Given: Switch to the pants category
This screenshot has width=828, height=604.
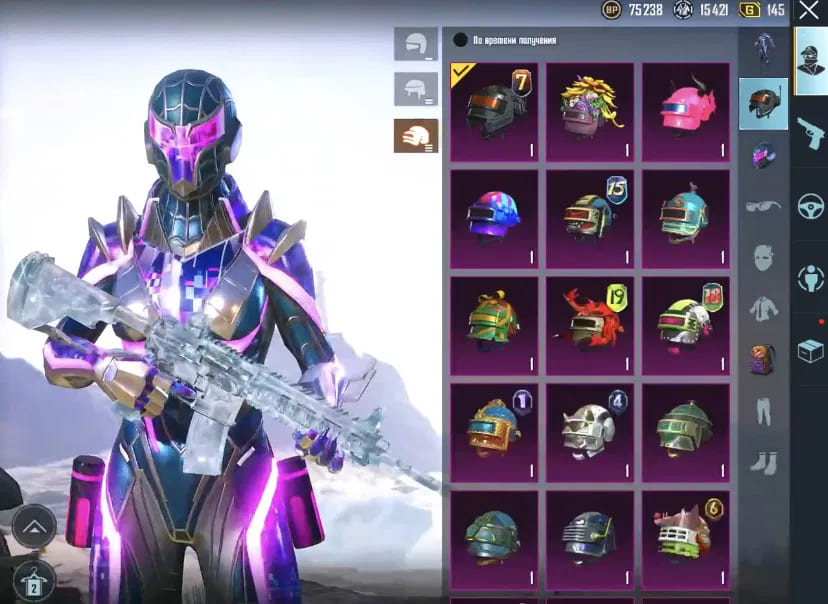Looking at the screenshot, I should click(x=763, y=410).
